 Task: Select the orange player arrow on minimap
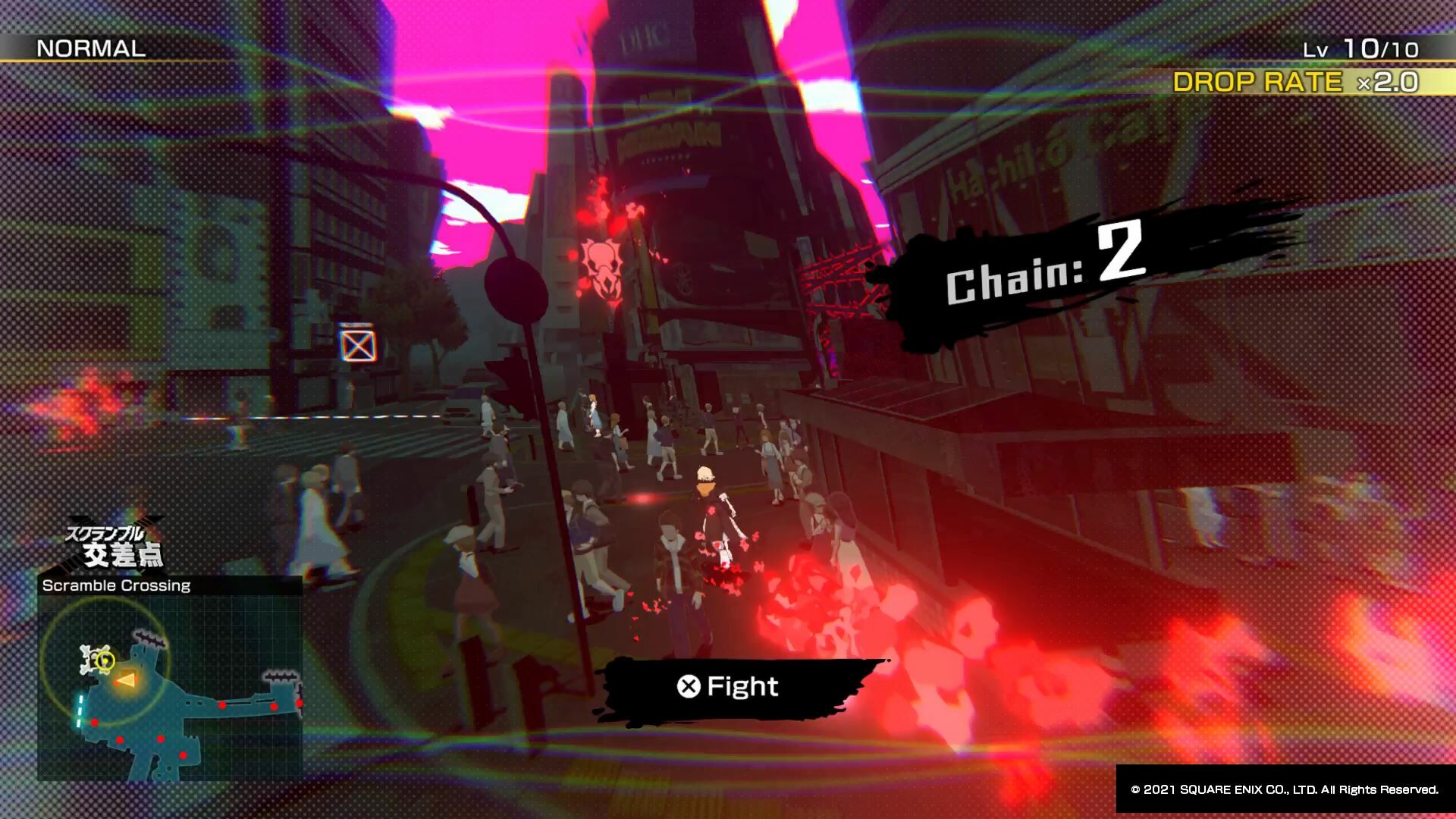click(125, 681)
